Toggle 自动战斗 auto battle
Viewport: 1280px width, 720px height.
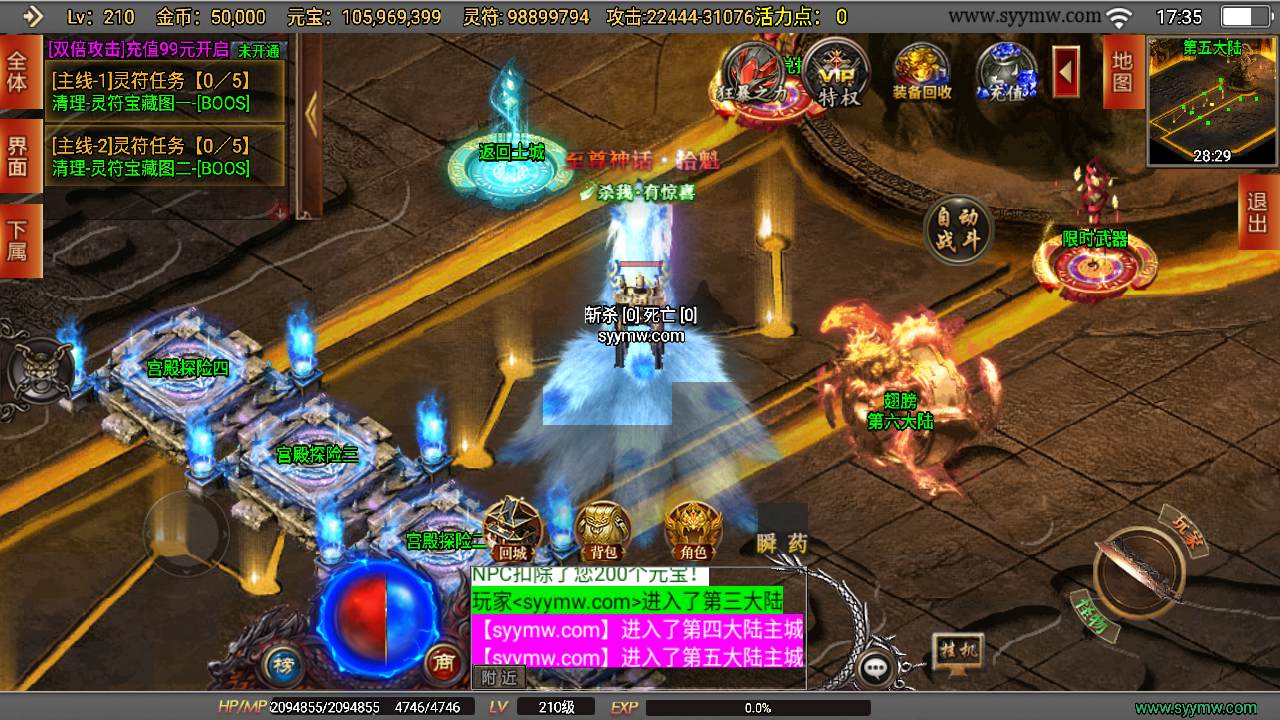(x=957, y=229)
